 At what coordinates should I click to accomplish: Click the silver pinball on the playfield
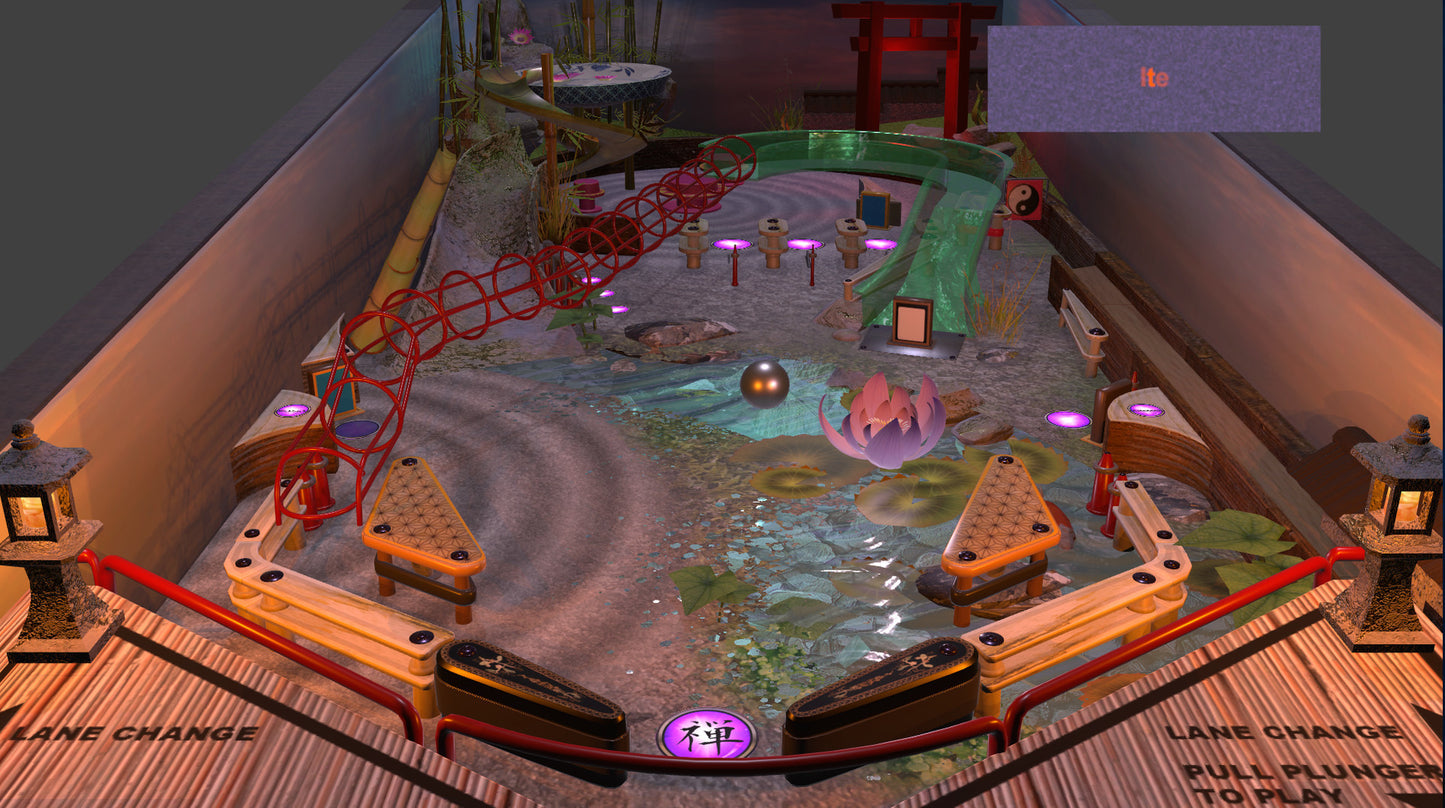(763, 383)
